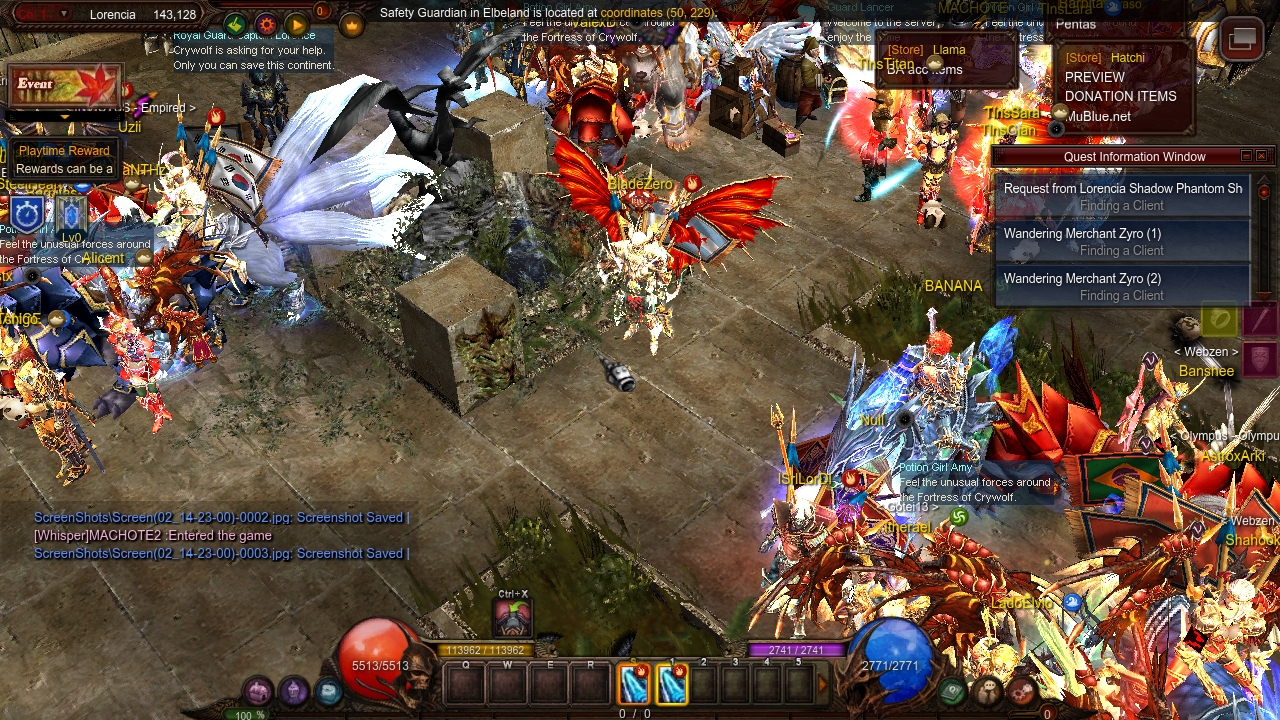Click the green broom icon button

pyautogui.click(x=235, y=25)
